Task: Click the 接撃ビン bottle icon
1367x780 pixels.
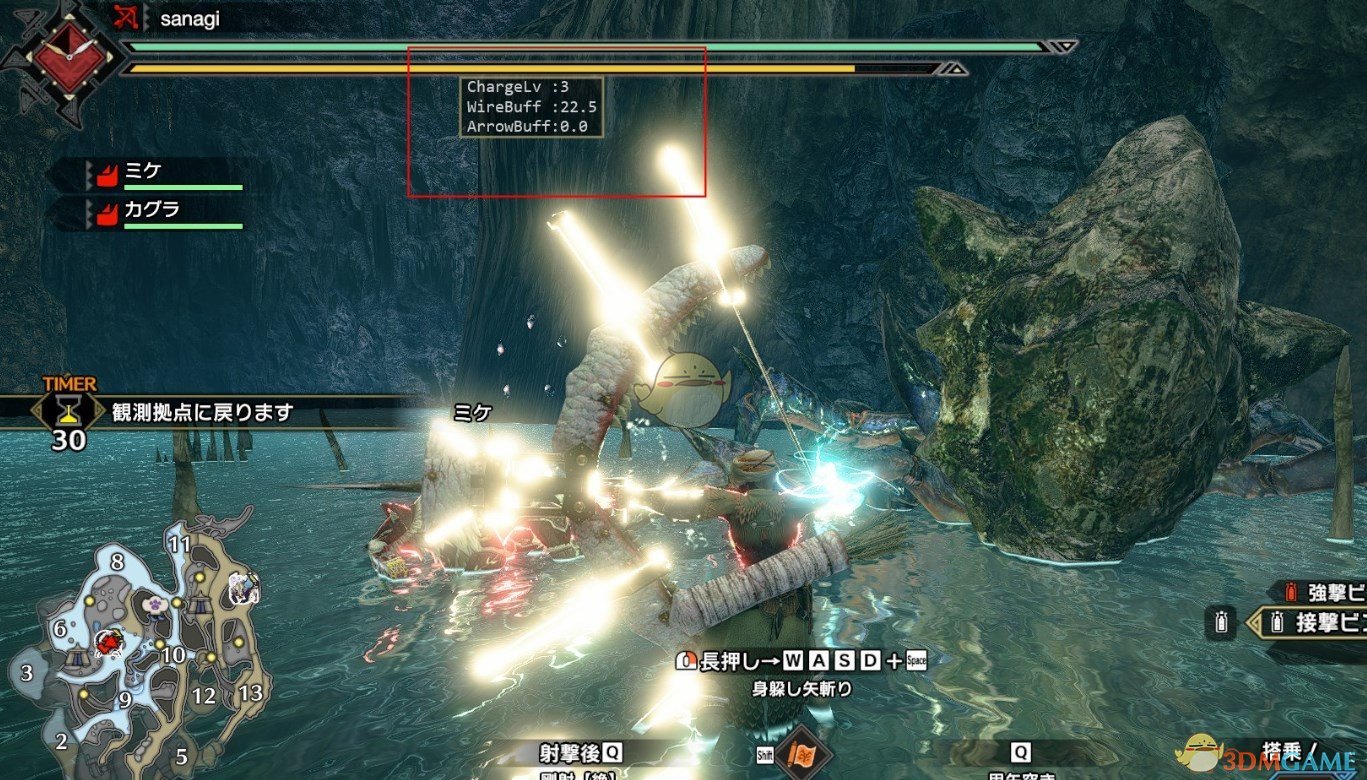Action: click(1277, 622)
